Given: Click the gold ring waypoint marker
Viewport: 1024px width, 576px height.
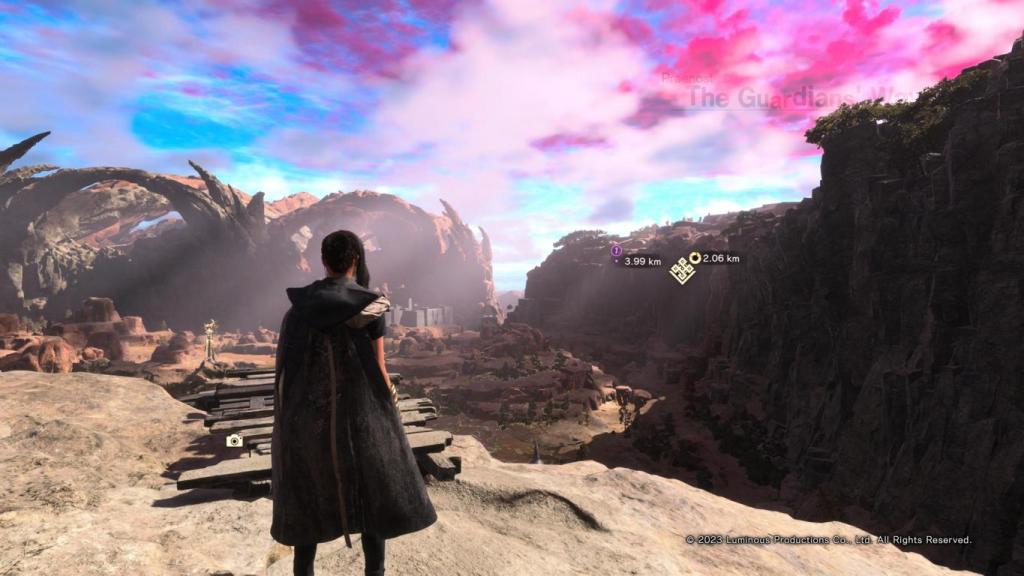Looking at the screenshot, I should pos(695,258).
